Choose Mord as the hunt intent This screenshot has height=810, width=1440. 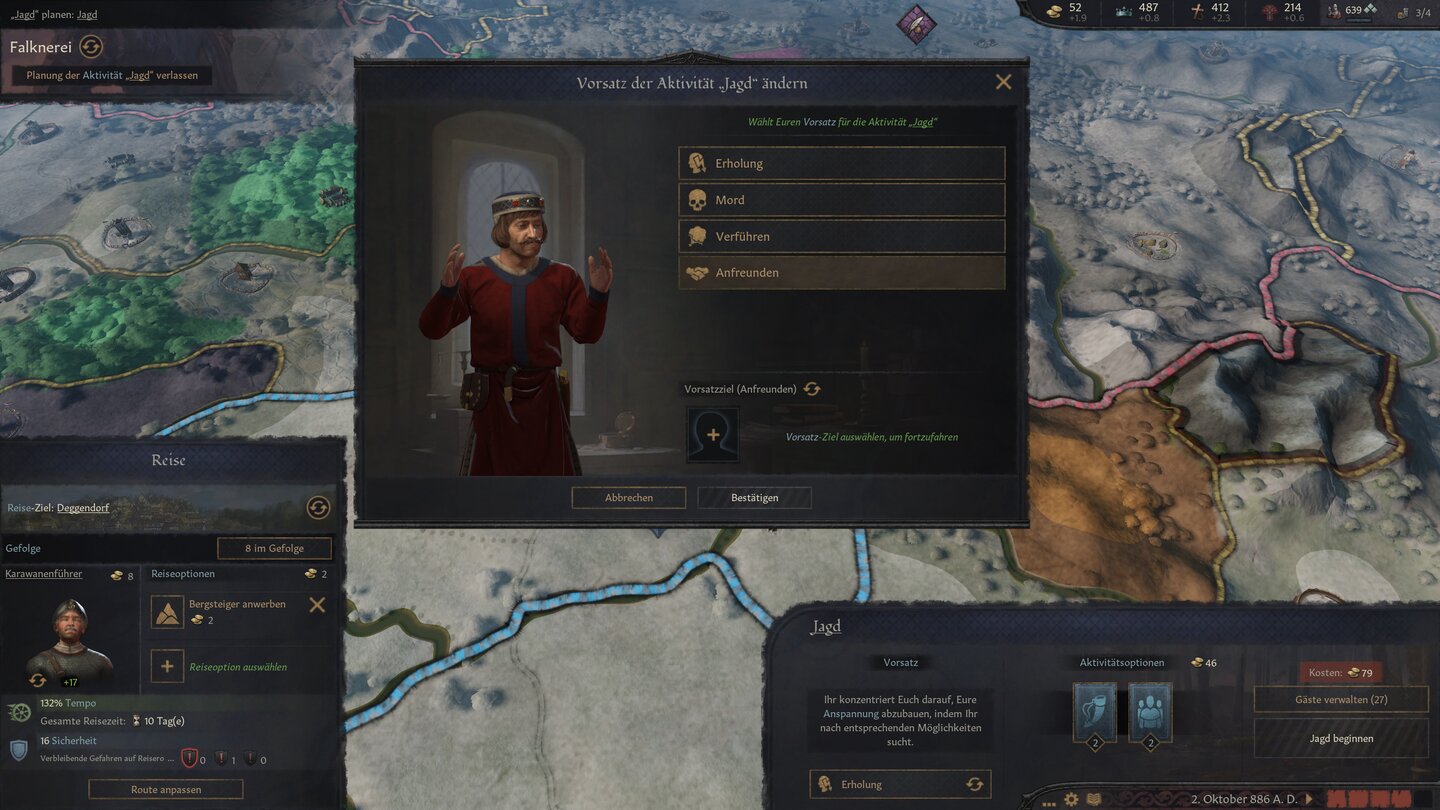pyautogui.click(x=841, y=200)
